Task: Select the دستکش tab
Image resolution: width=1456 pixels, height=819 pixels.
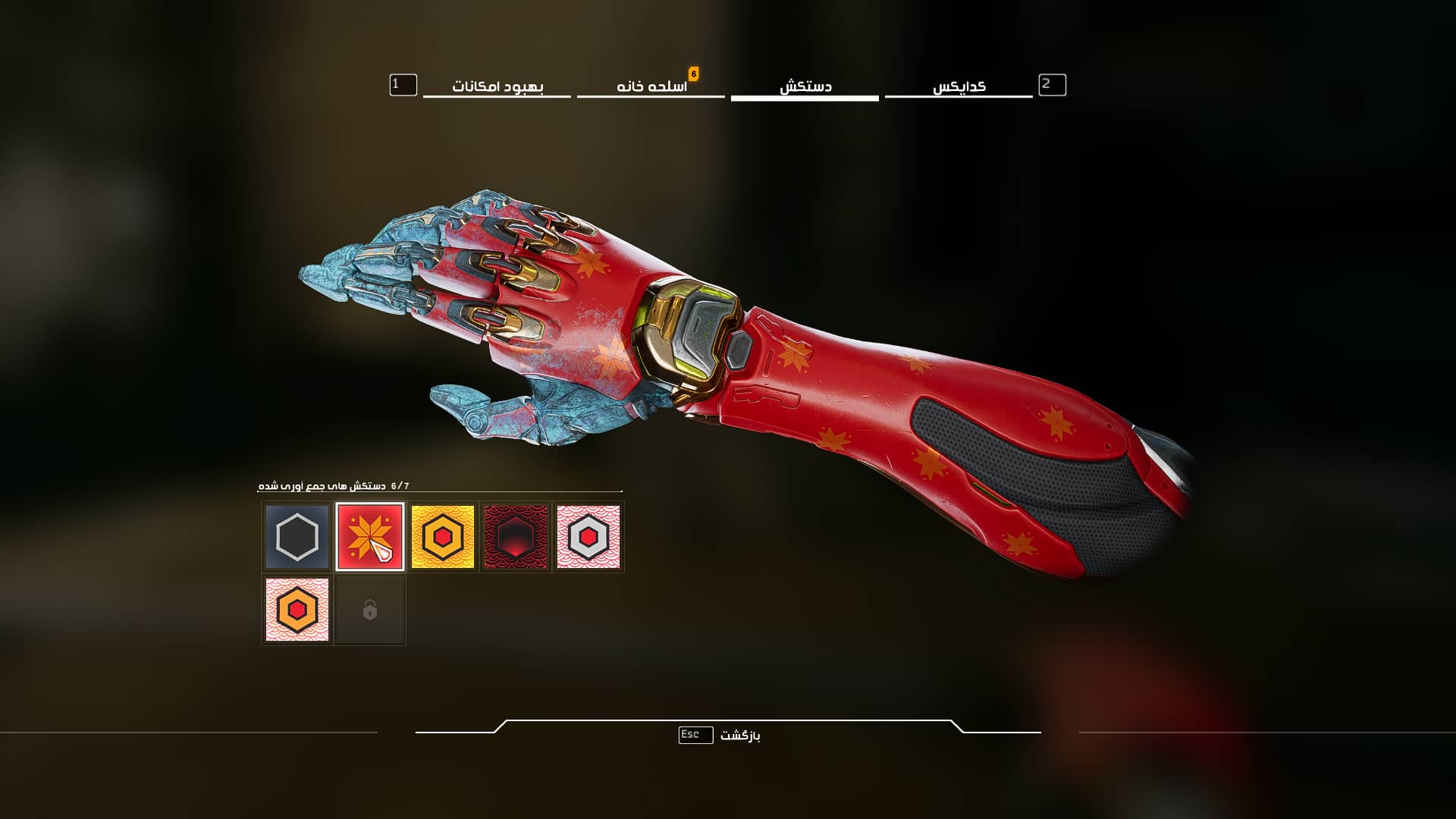Action: tap(805, 86)
